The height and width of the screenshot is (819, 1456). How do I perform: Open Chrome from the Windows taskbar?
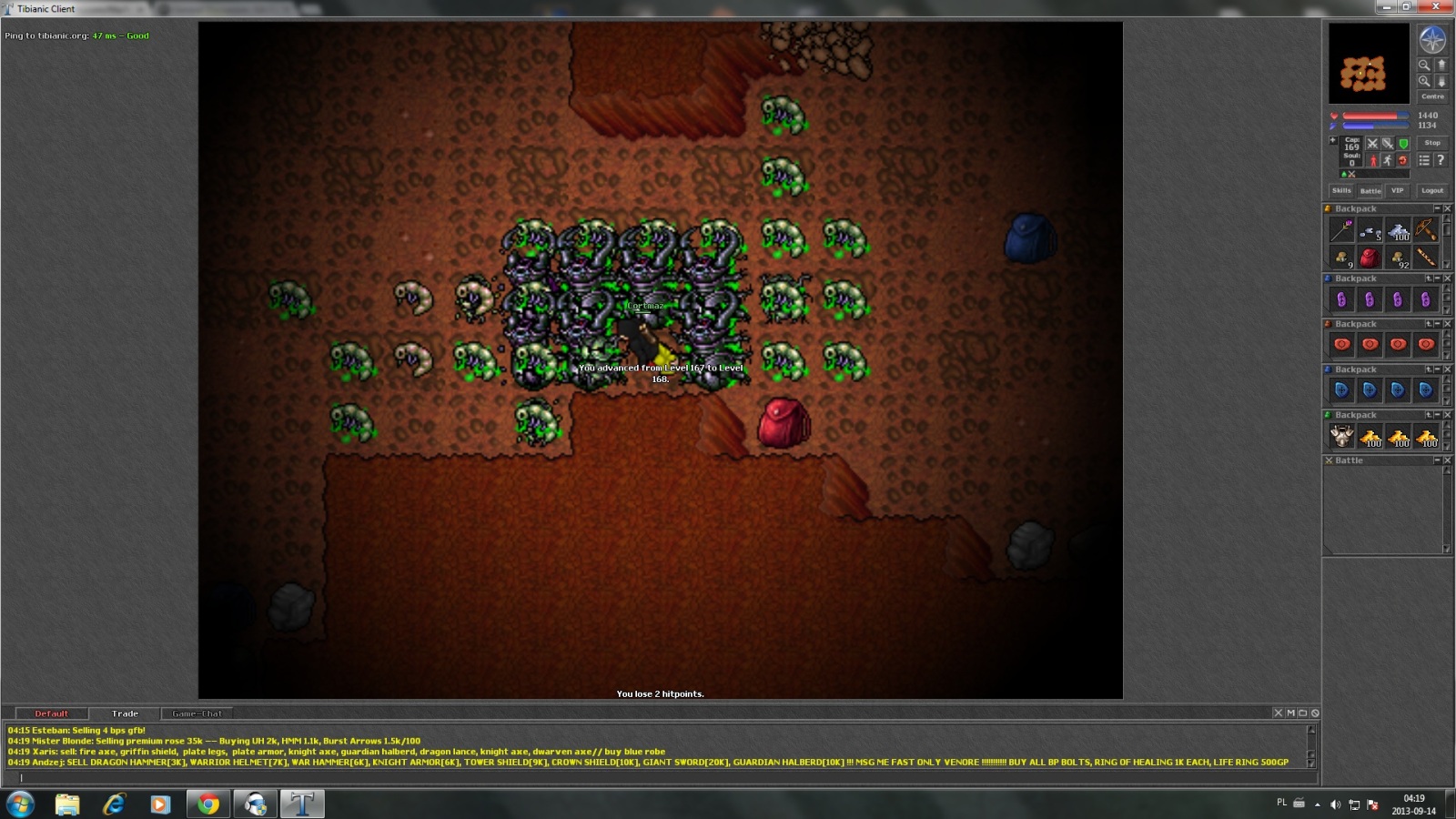208,804
